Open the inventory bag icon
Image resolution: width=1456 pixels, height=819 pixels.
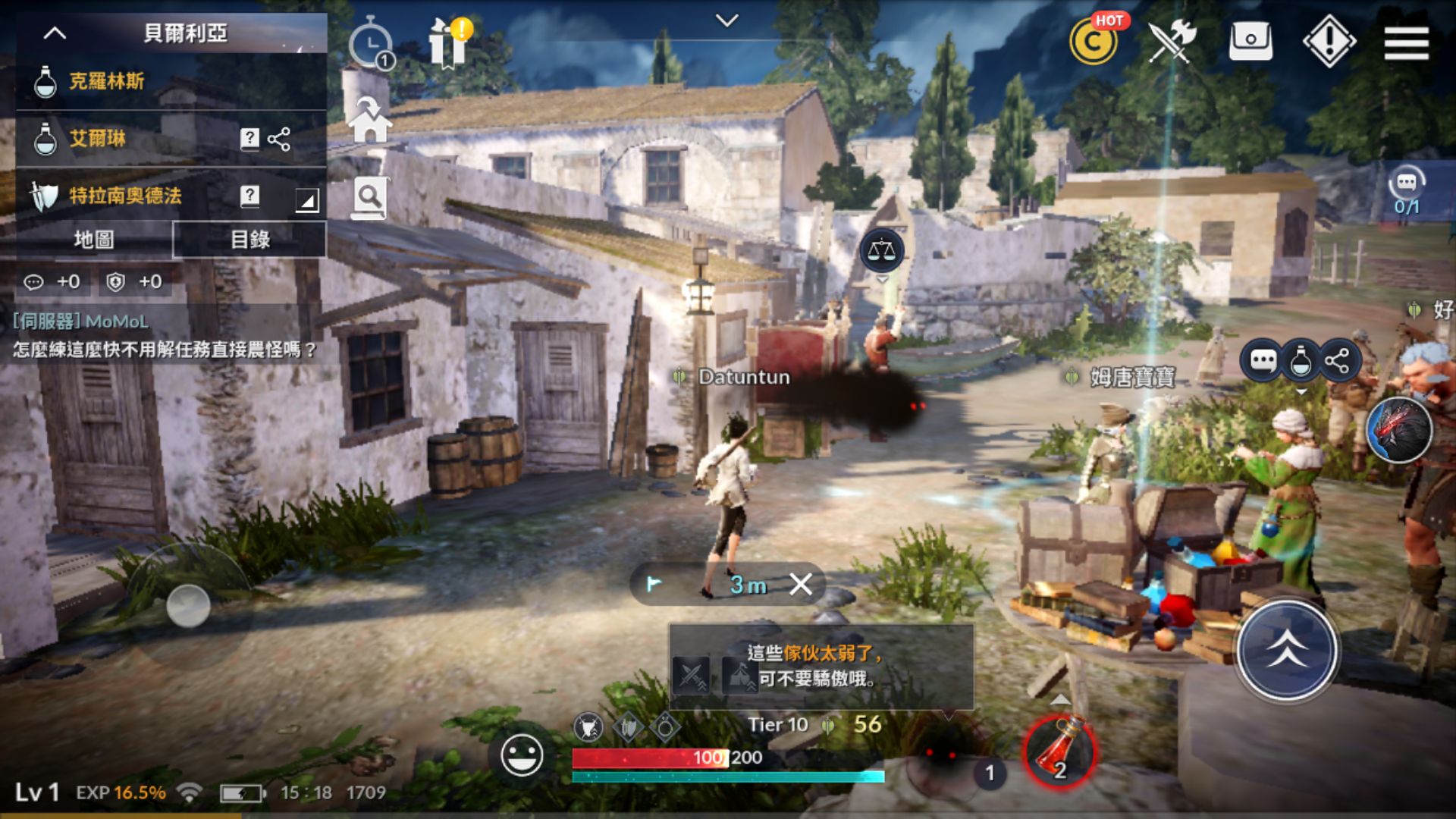[1250, 43]
